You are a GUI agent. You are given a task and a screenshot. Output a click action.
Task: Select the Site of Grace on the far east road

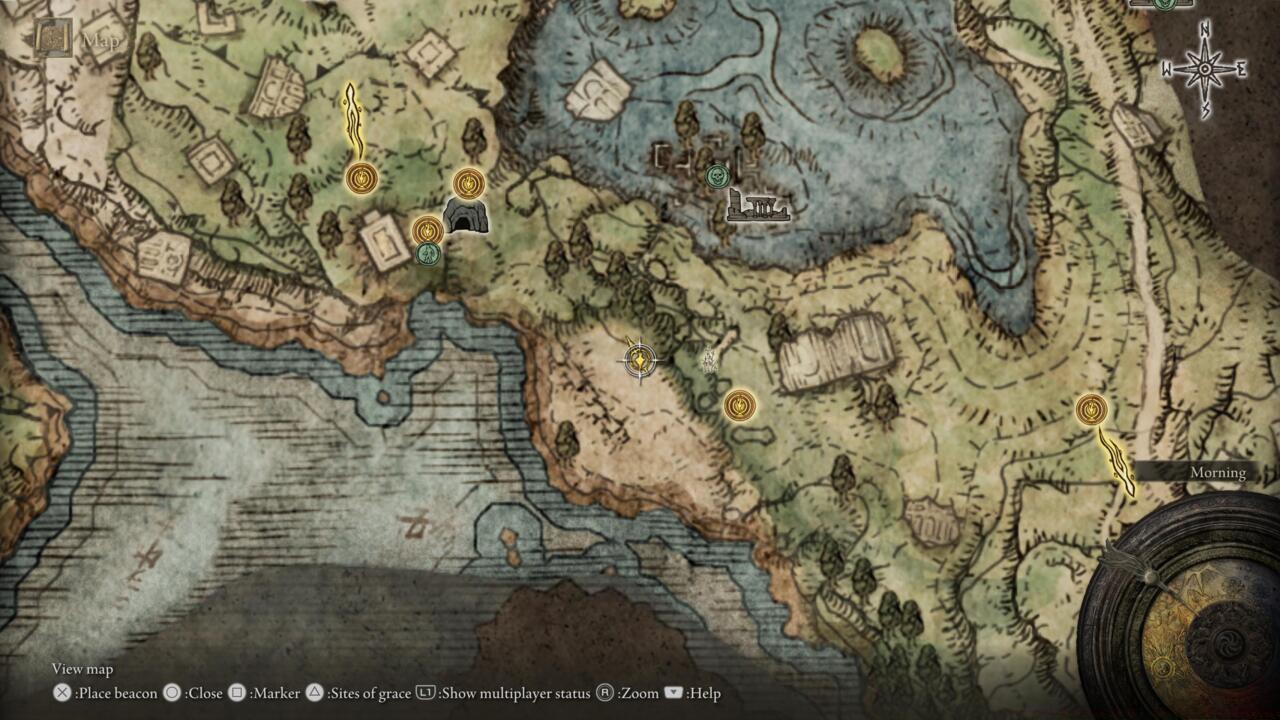[x=1092, y=410]
